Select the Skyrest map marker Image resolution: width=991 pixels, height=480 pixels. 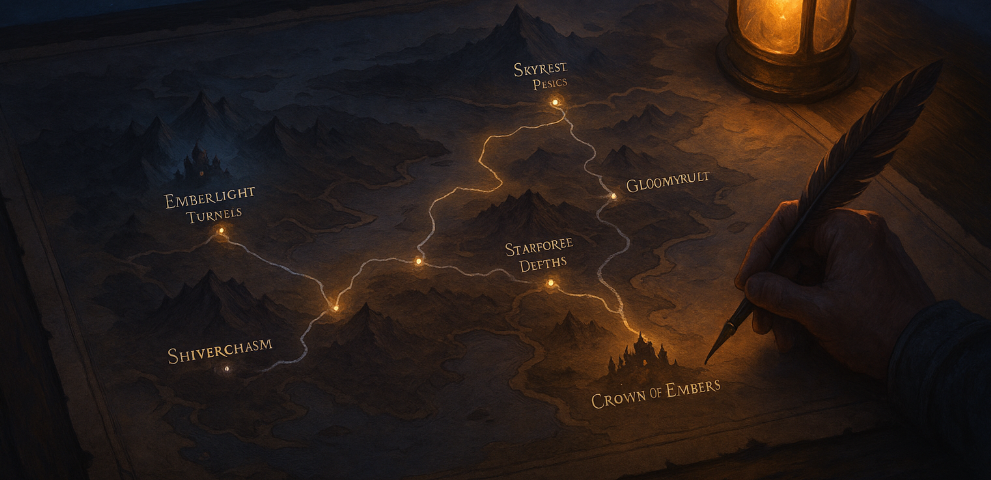point(556,102)
